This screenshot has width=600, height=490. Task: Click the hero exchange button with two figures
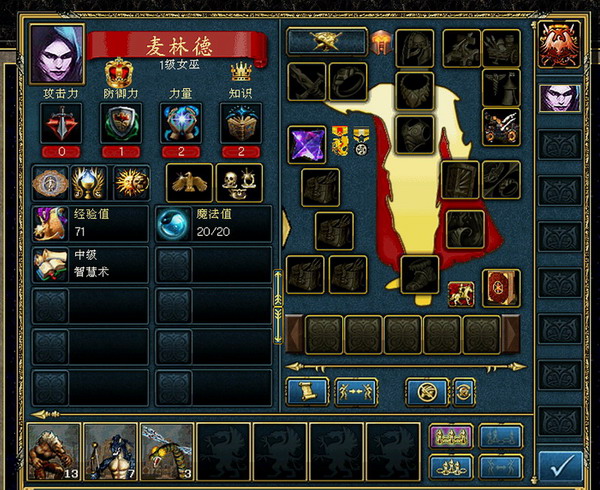(x=356, y=391)
